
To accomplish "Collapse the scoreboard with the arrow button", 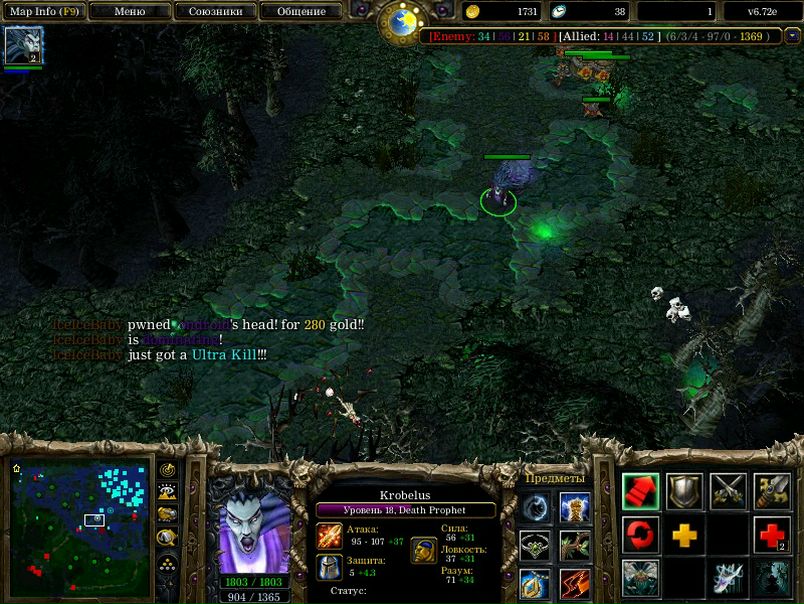I will click(792, 36).
